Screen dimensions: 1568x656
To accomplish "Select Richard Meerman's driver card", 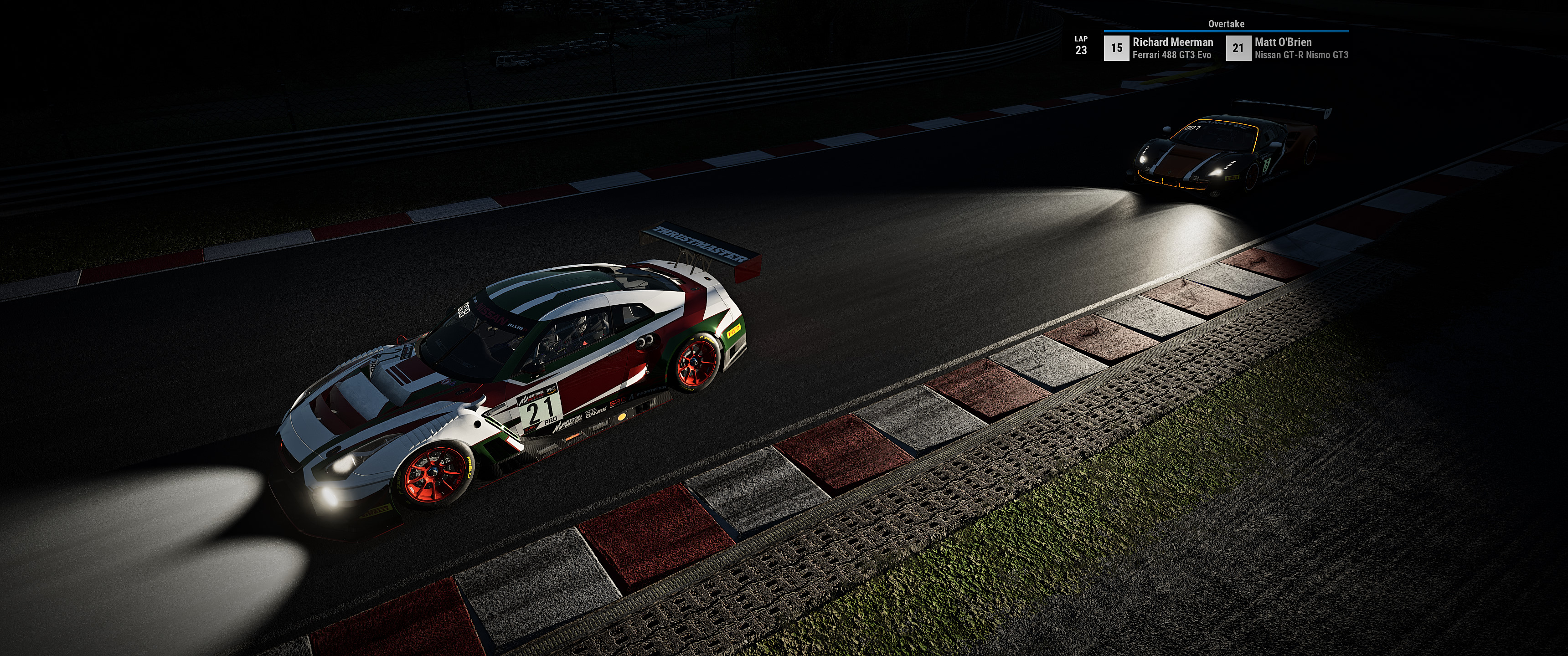I will tap(1160, 48).
